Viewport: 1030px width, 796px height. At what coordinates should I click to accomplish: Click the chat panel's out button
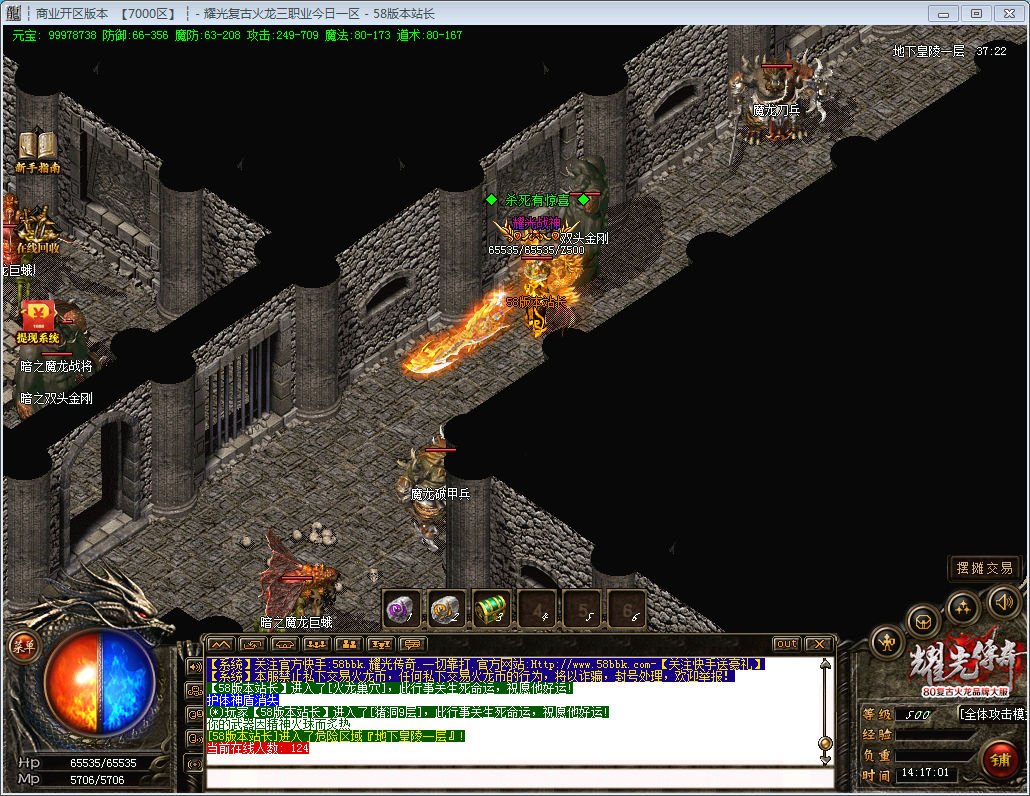787,644
